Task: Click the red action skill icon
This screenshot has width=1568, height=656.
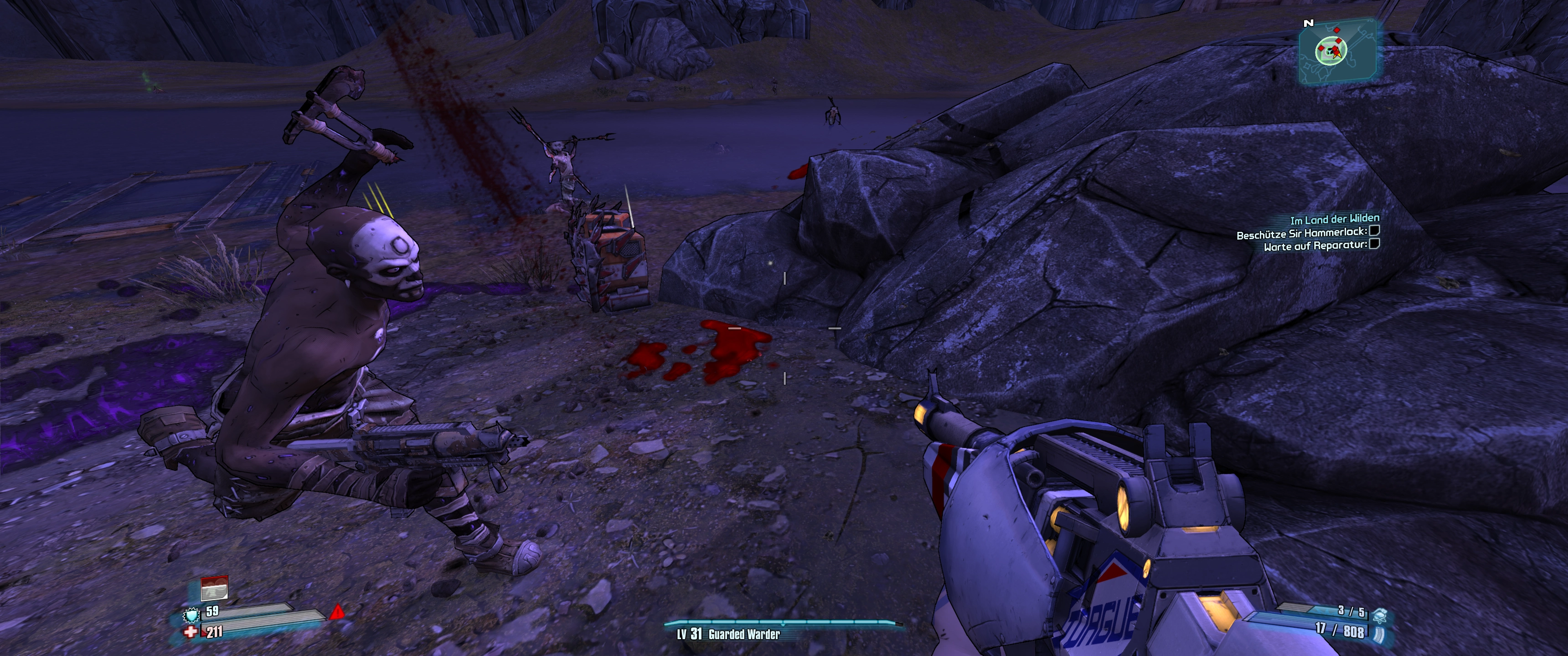Action: coord(214,588)
